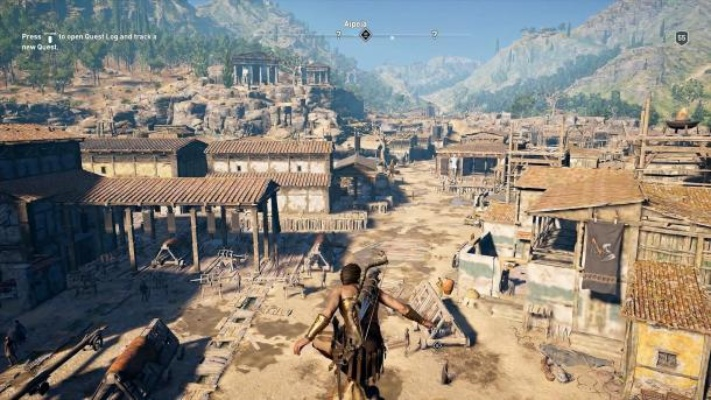711x400 pixels.
Task: Click the Aipeia diamond marker on the compass
Action: [365, 34]
